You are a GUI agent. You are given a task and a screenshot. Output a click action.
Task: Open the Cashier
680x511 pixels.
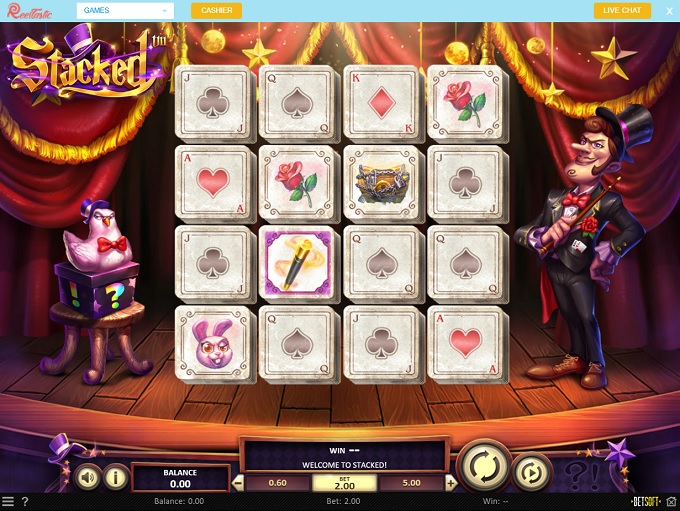216,10
